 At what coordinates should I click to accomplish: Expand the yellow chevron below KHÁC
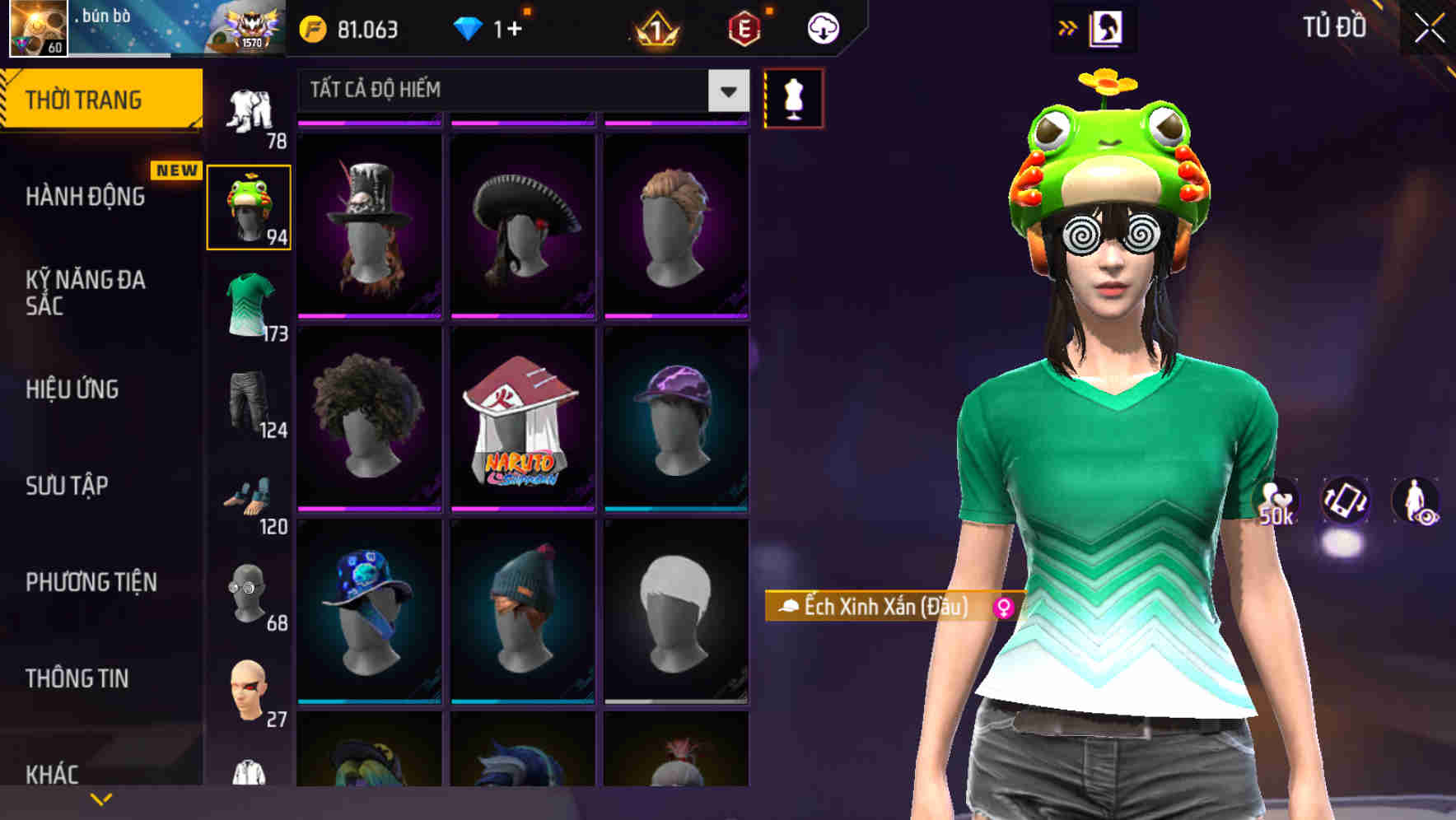pos(102,798)
